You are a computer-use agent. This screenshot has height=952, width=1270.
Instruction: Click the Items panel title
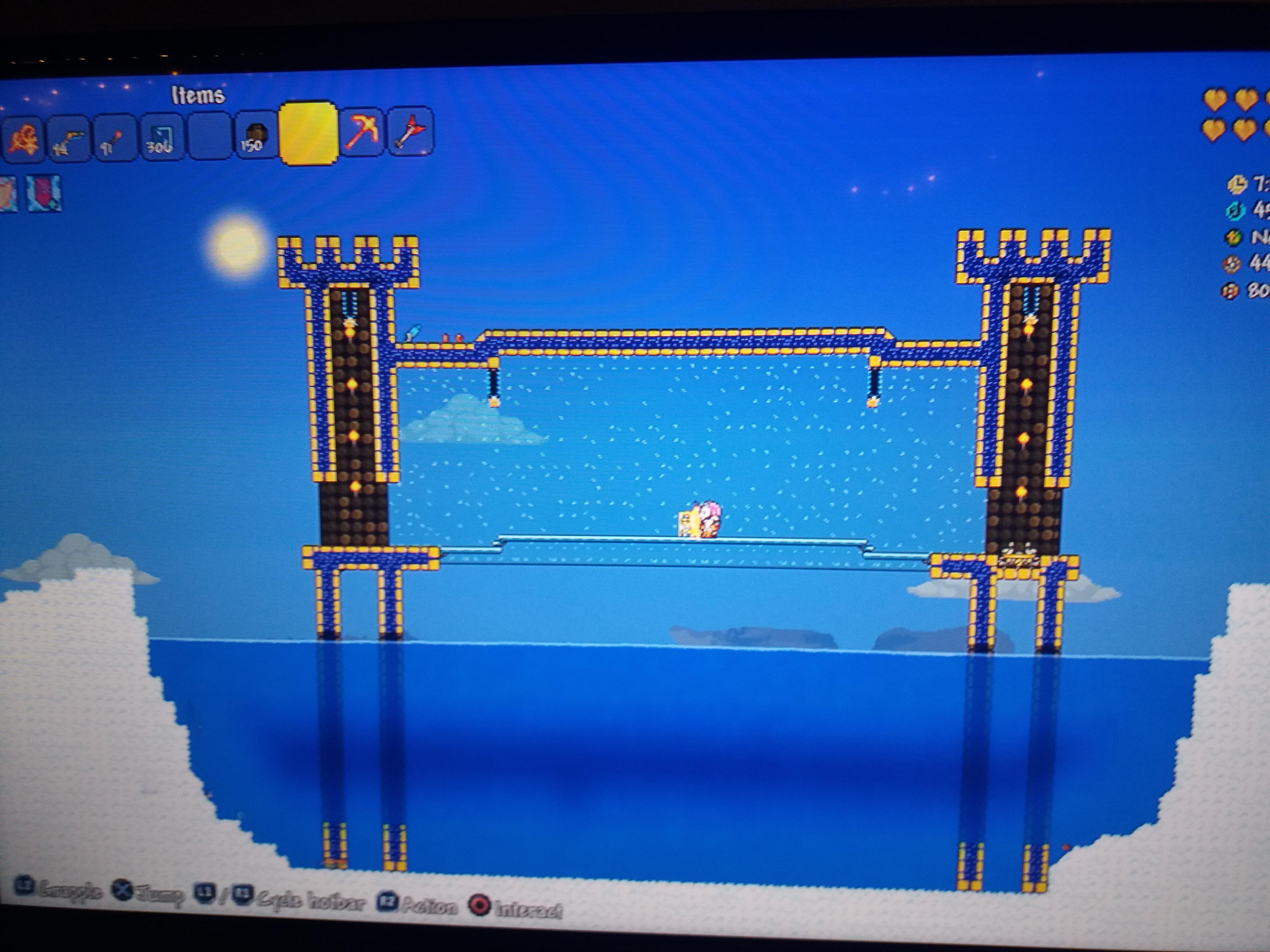tap(198, 95)
